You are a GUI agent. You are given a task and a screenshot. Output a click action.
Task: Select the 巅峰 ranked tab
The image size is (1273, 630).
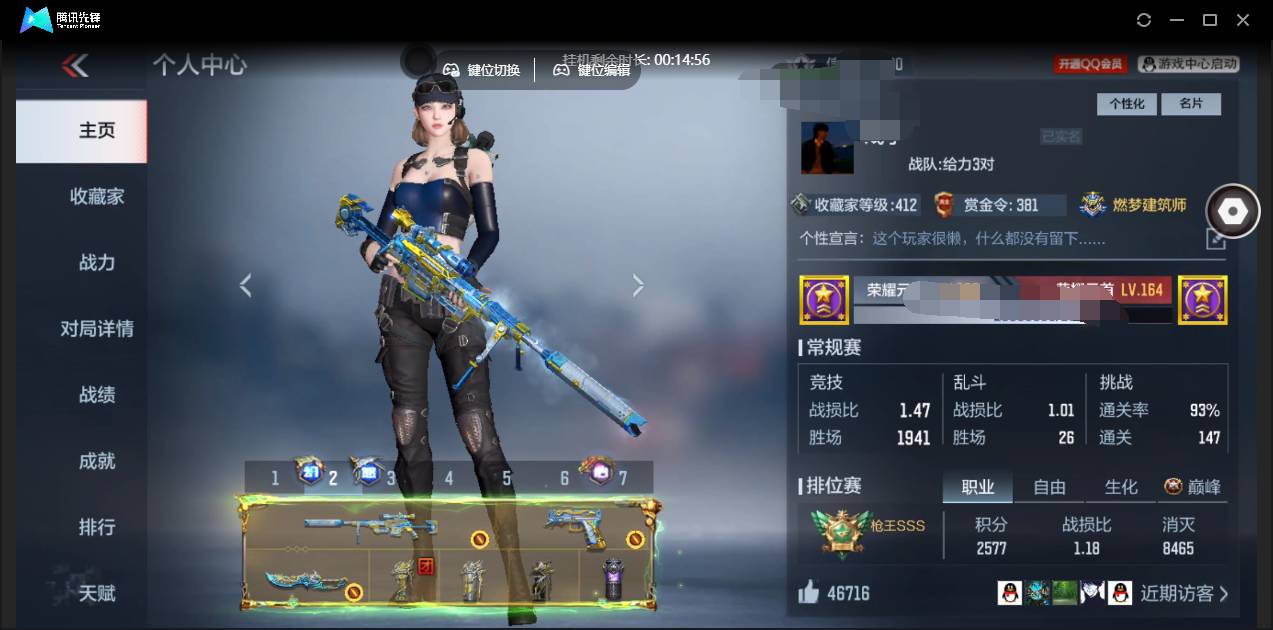pyautogui.click(x=1193, y=487)
